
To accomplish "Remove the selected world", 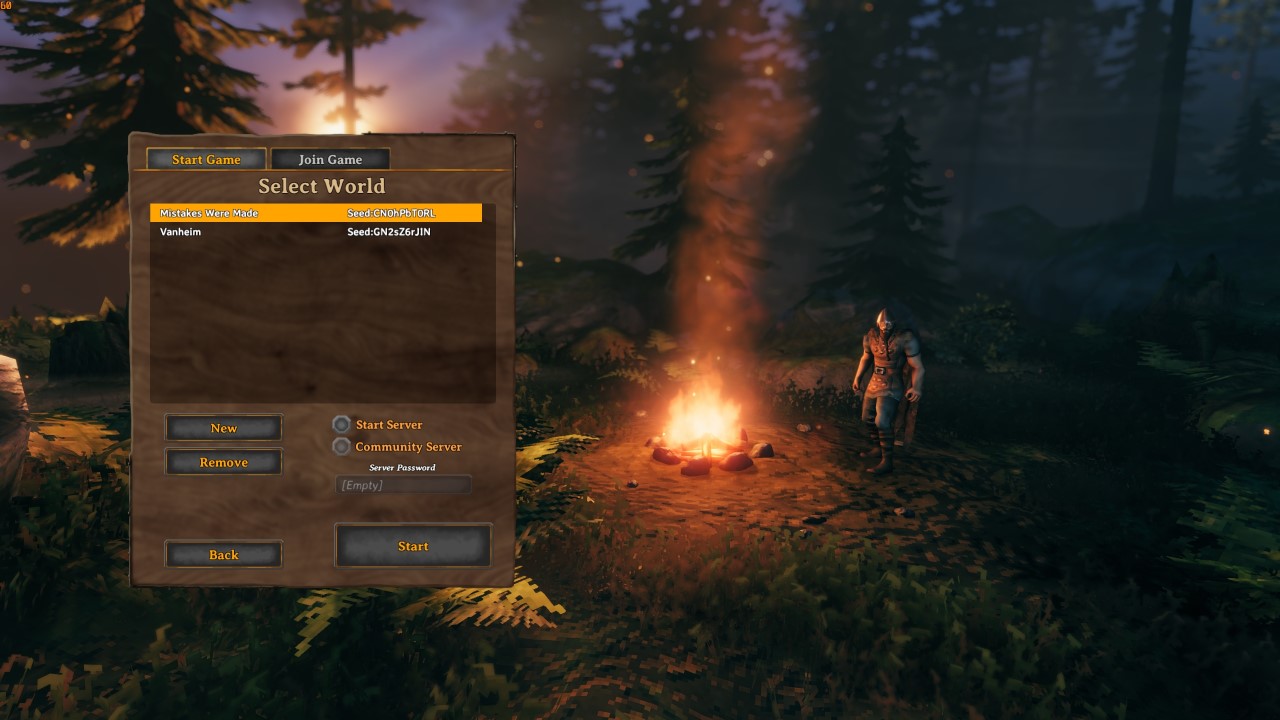I will pos(223,461).
